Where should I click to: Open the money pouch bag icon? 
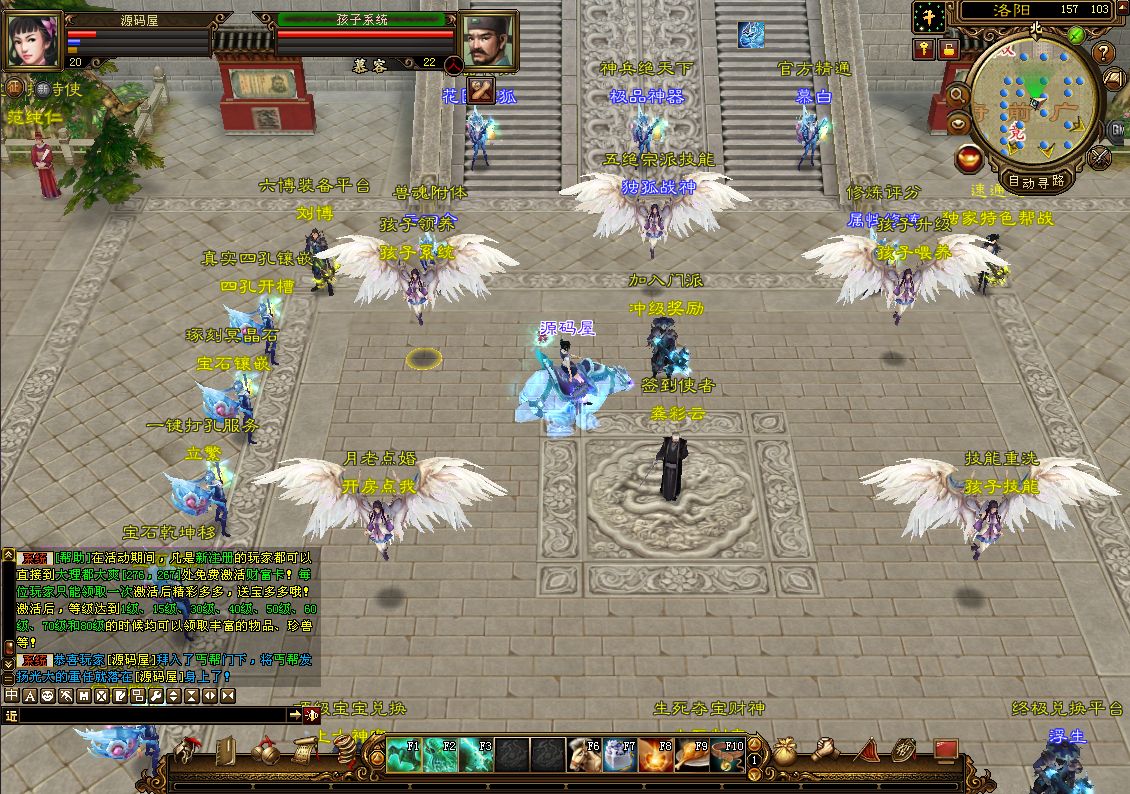(786, 750)
